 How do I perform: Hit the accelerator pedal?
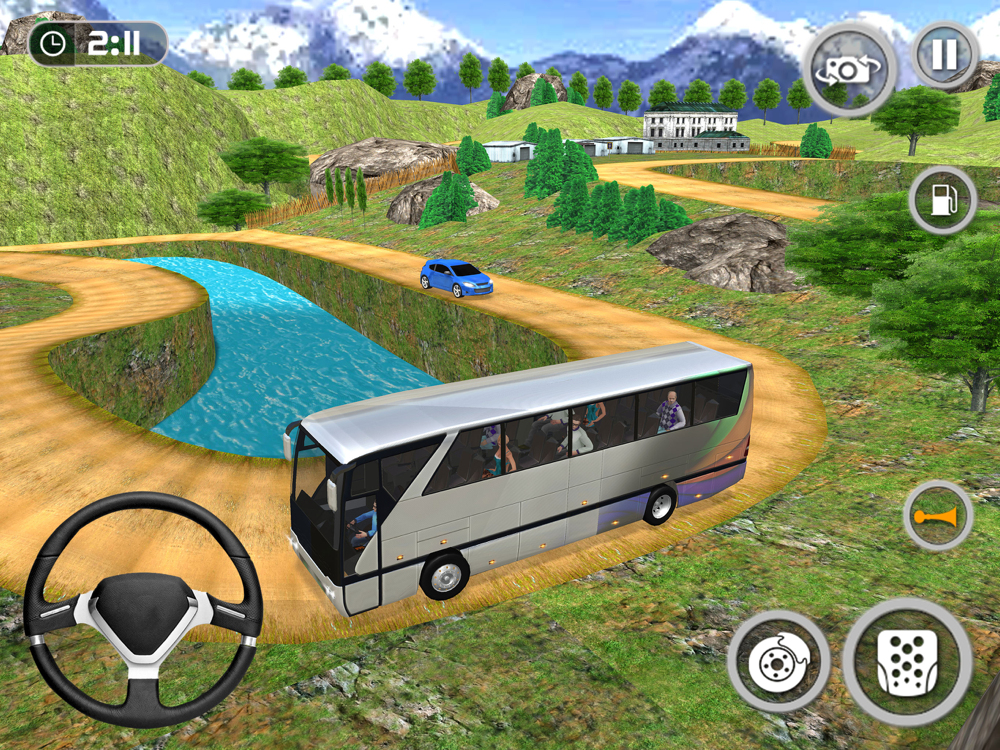click(x=907, y=661)
